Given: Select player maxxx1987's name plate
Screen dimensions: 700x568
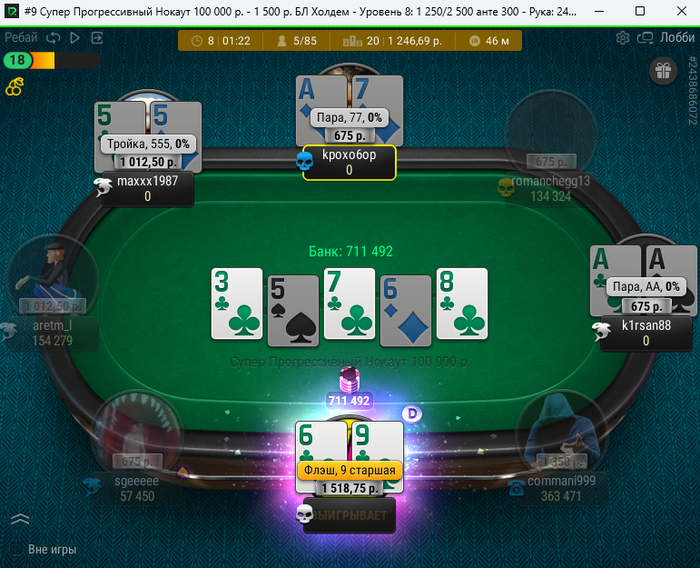Looking at the screenshot, I should (147, 189).
